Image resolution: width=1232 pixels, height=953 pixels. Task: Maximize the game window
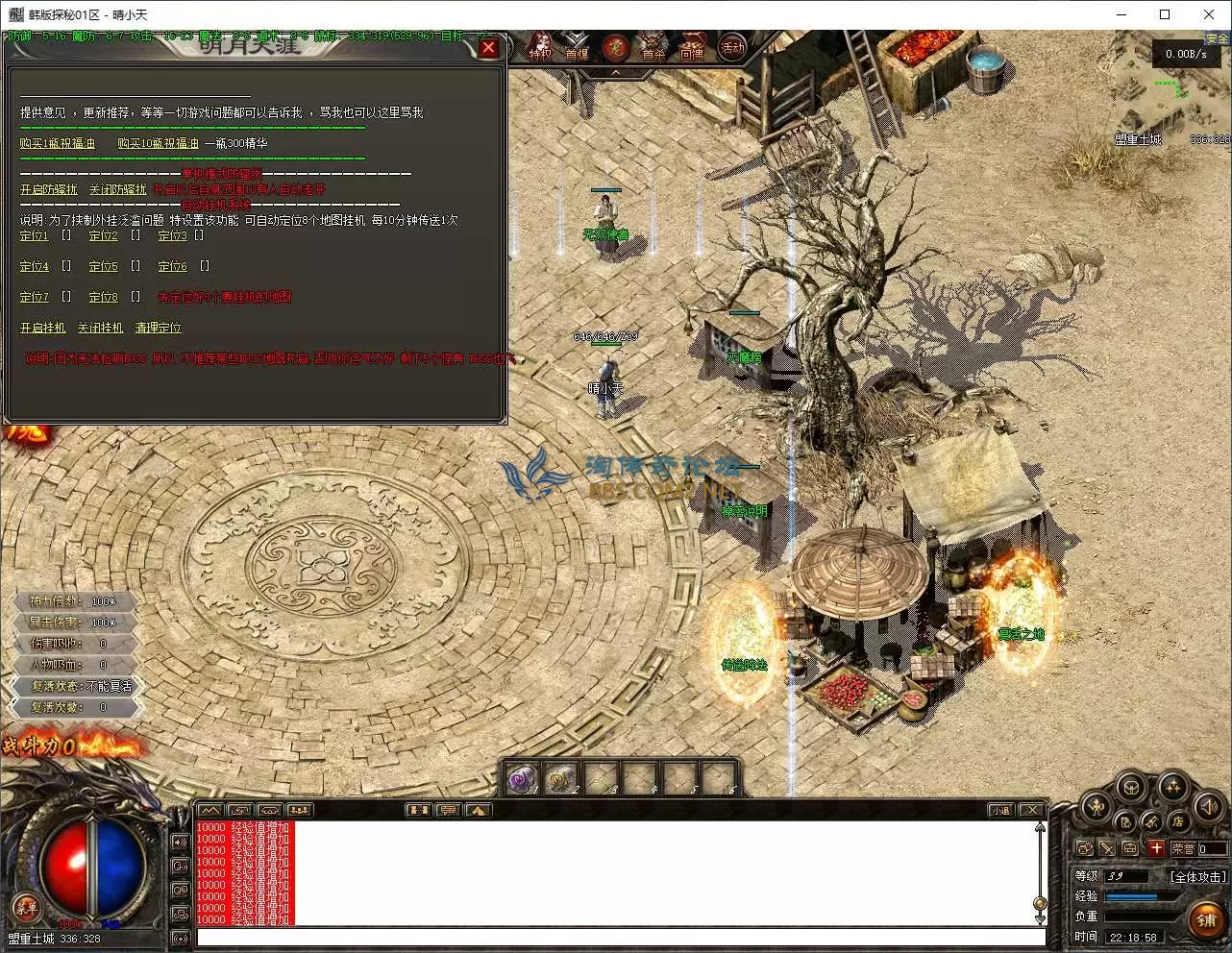pyautogui.click(x=1165, y=14)
